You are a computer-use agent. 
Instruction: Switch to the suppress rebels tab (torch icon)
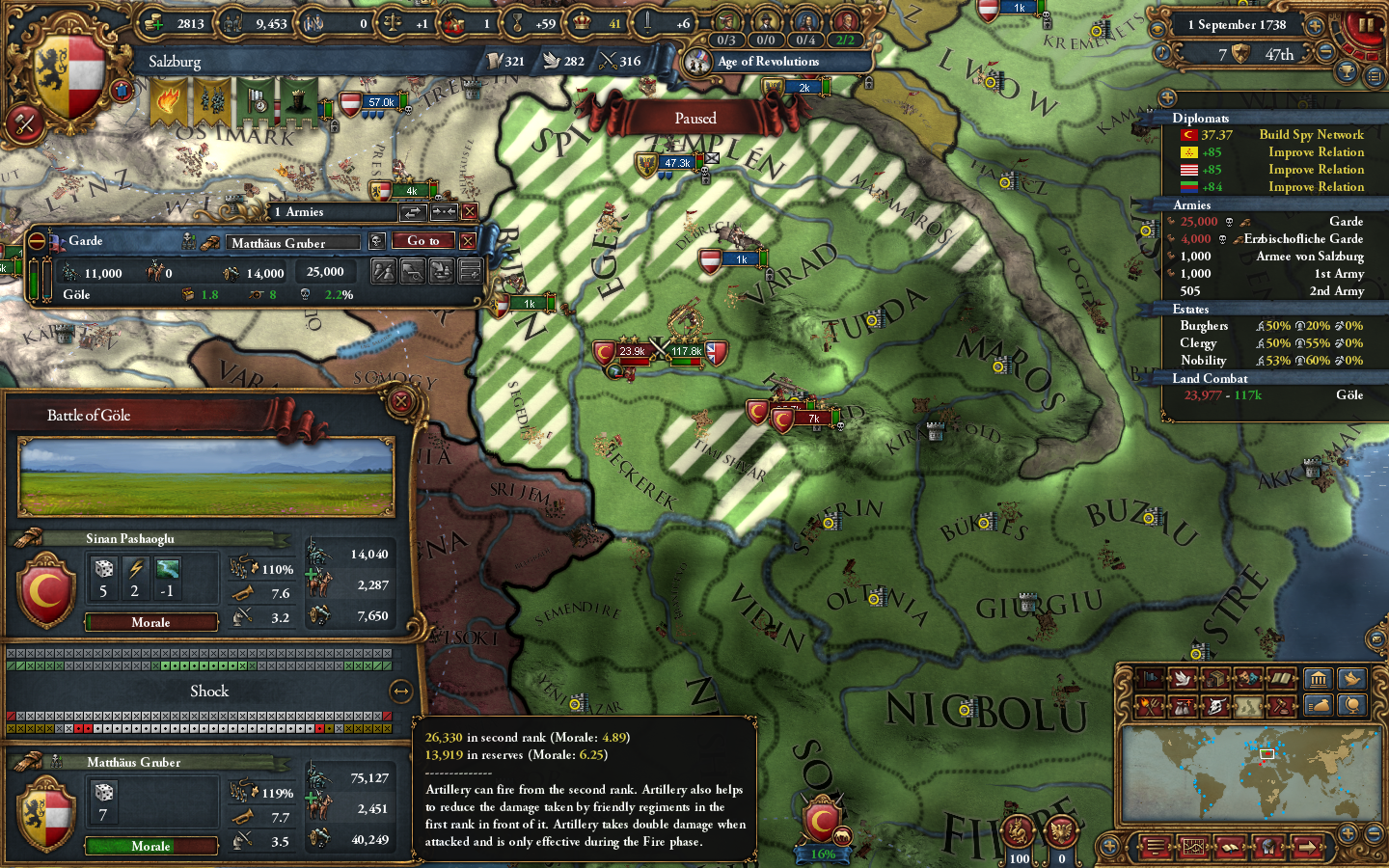[1151, 705]
